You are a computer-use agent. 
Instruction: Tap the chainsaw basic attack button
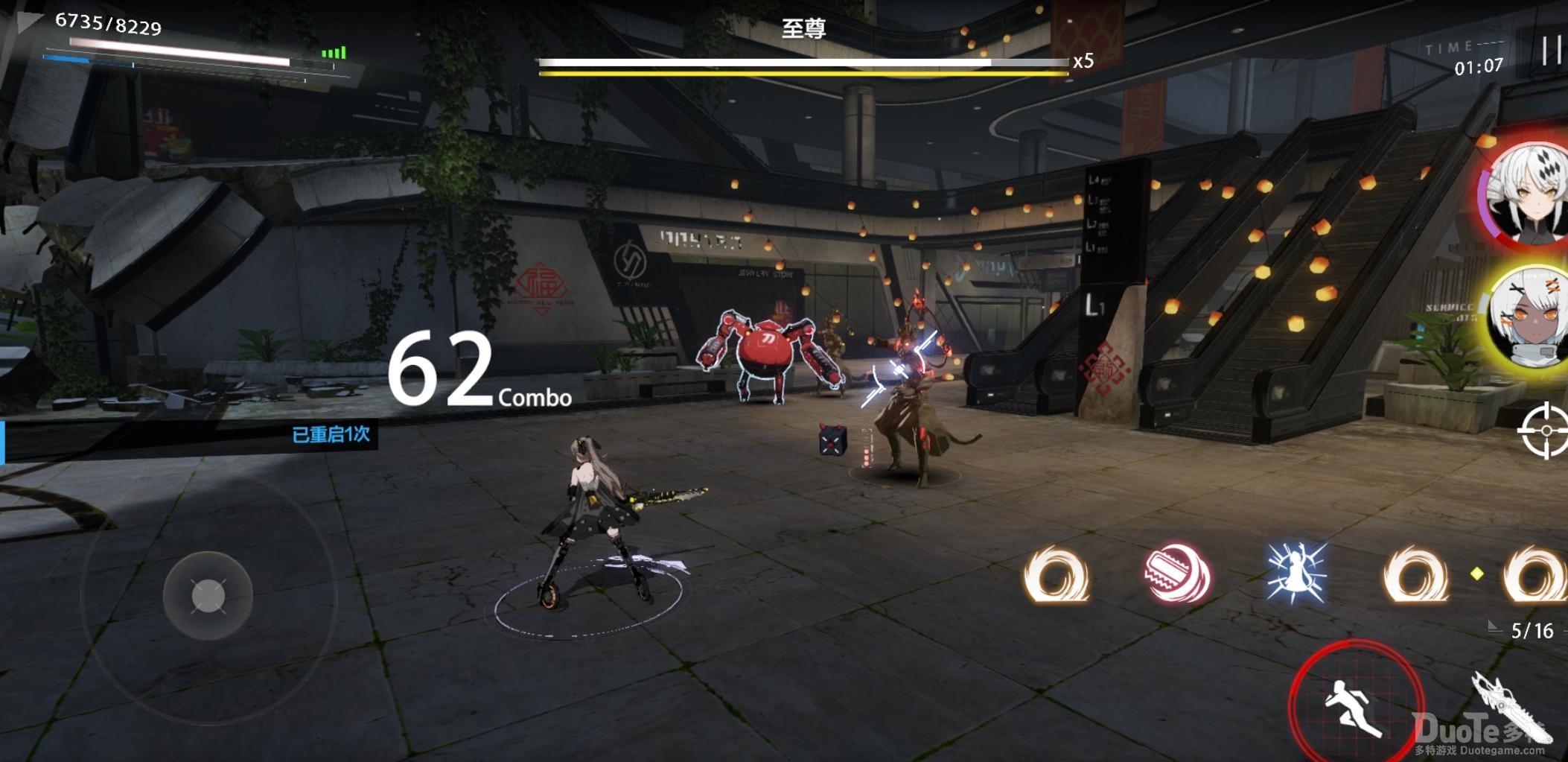pyautogui.click(x=1511, y=708)
